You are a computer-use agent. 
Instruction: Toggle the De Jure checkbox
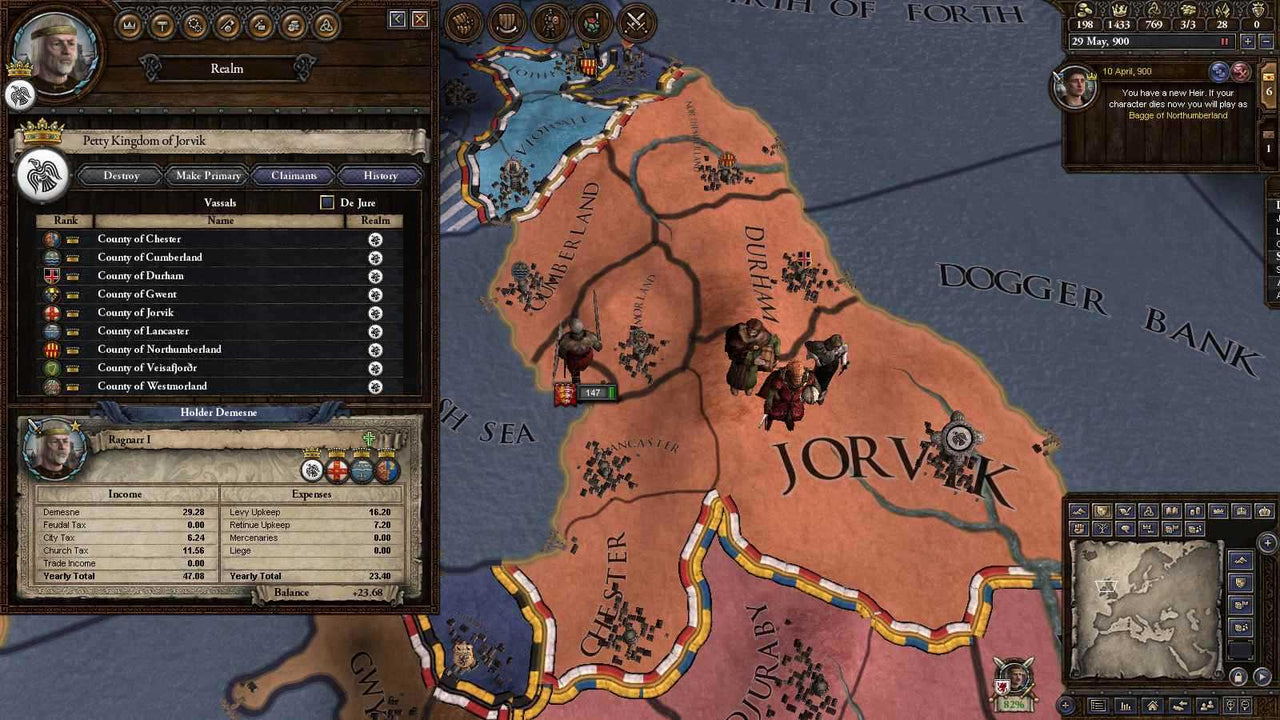coord(327,203)
